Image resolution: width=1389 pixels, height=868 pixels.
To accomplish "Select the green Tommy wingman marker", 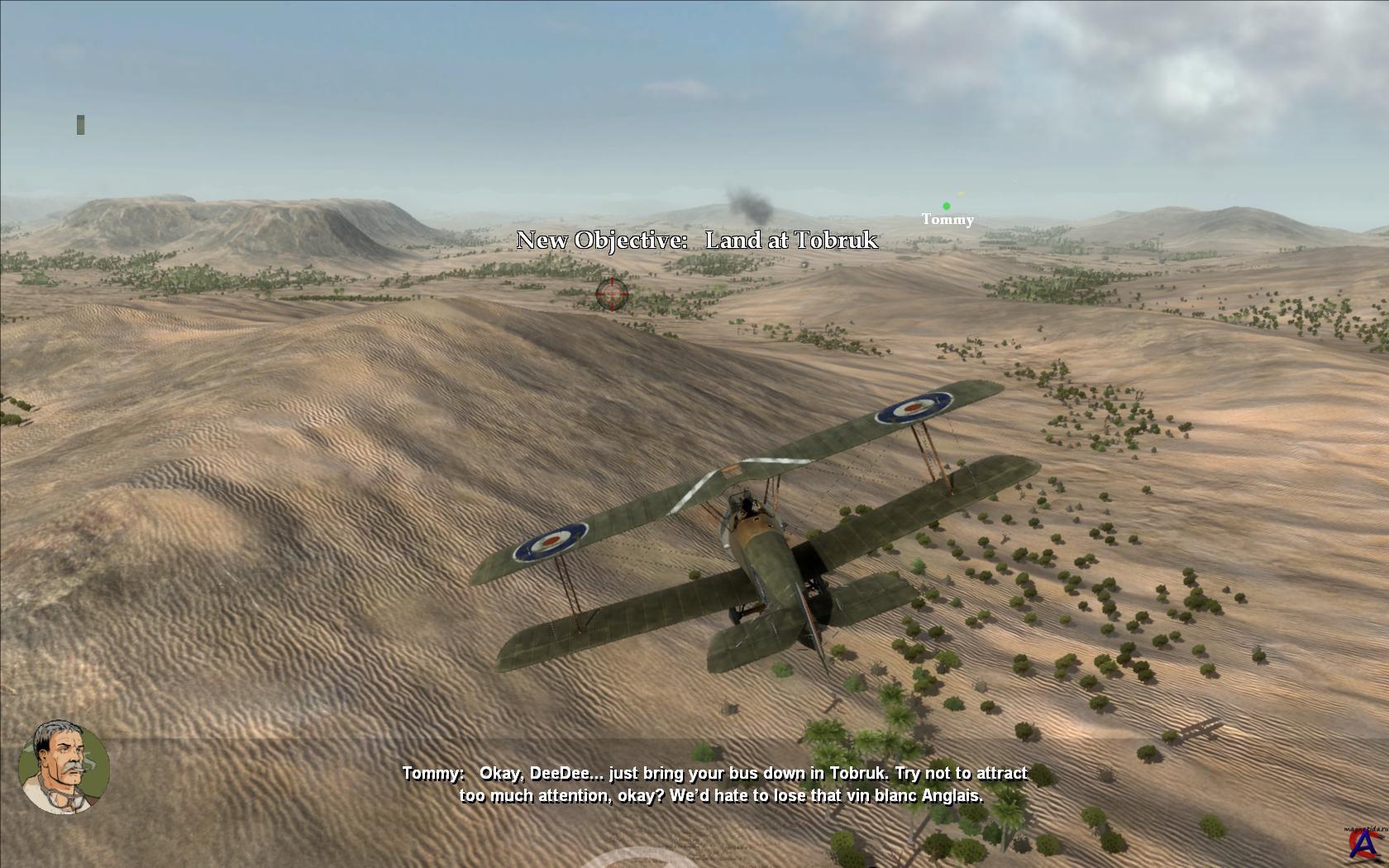I will [946, 207].
